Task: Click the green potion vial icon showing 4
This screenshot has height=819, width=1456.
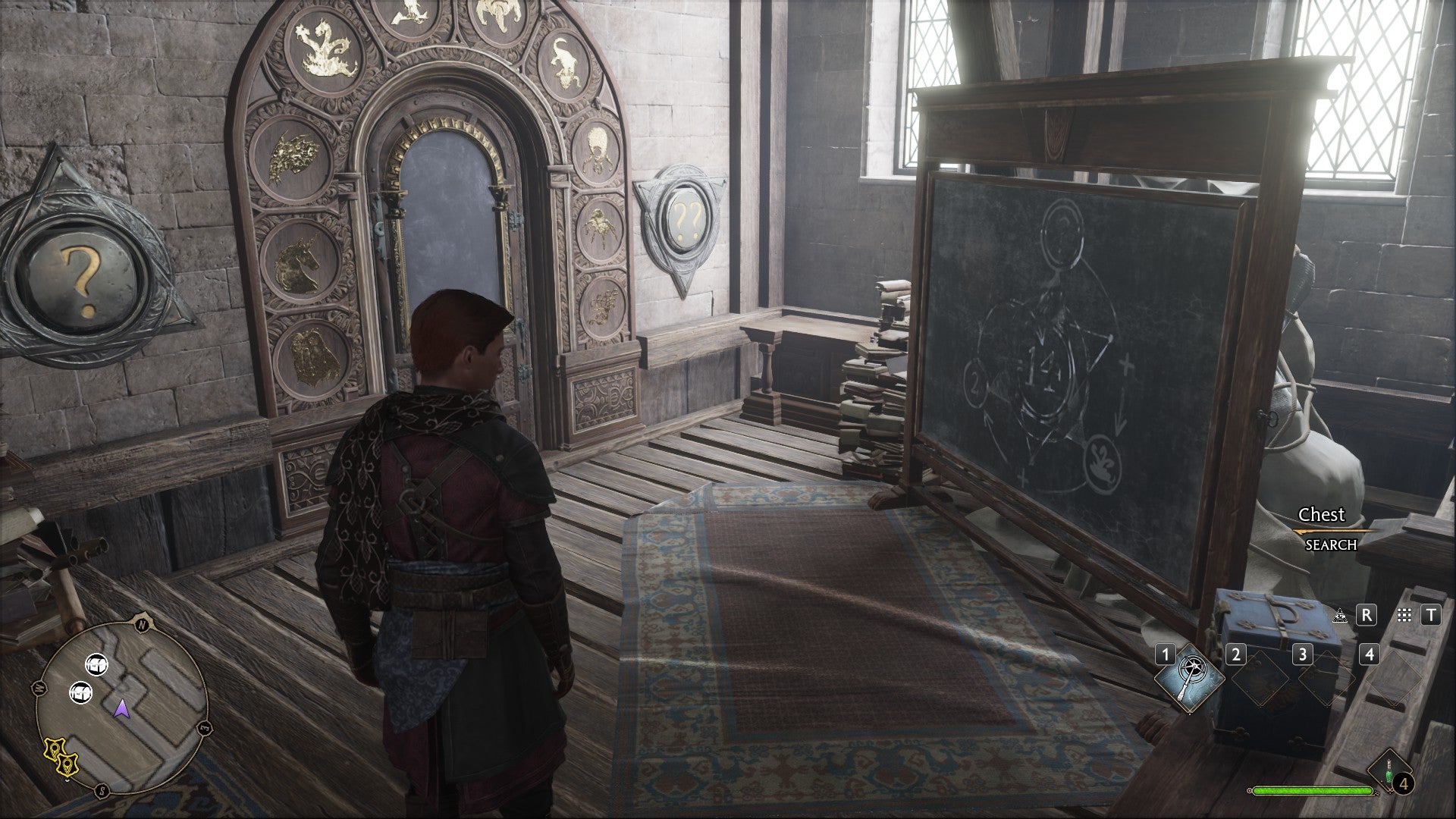Action: point(1389,772)
